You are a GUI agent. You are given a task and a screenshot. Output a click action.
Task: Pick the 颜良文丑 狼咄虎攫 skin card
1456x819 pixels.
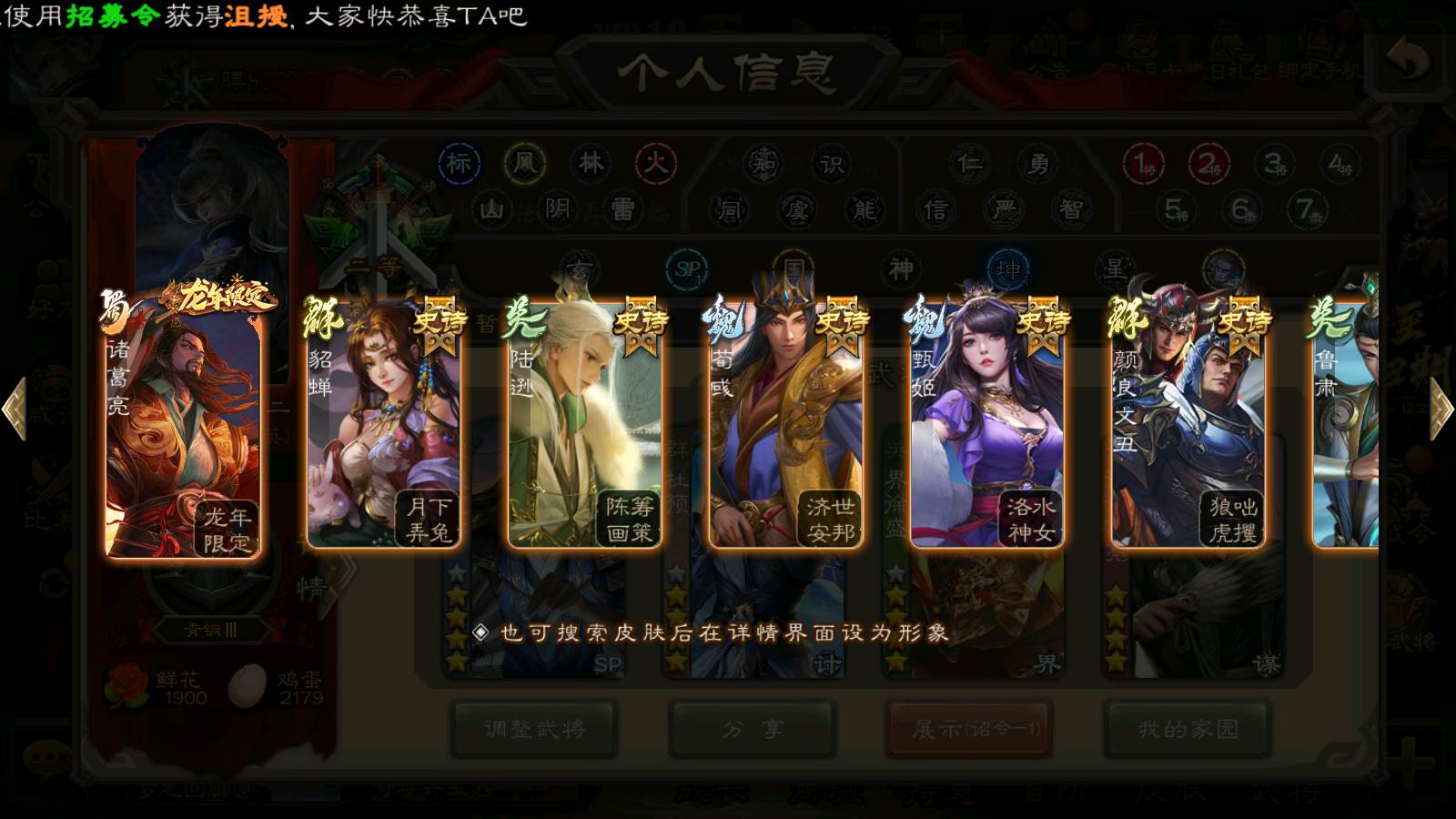pyautogui.click(x=1188, y=428)
